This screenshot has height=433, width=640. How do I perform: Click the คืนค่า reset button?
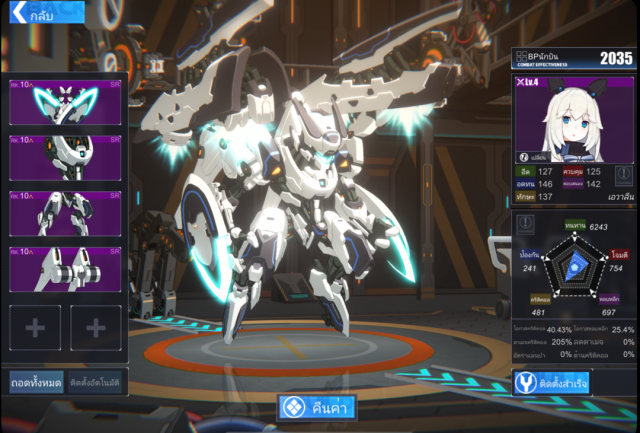coord(319,408)
